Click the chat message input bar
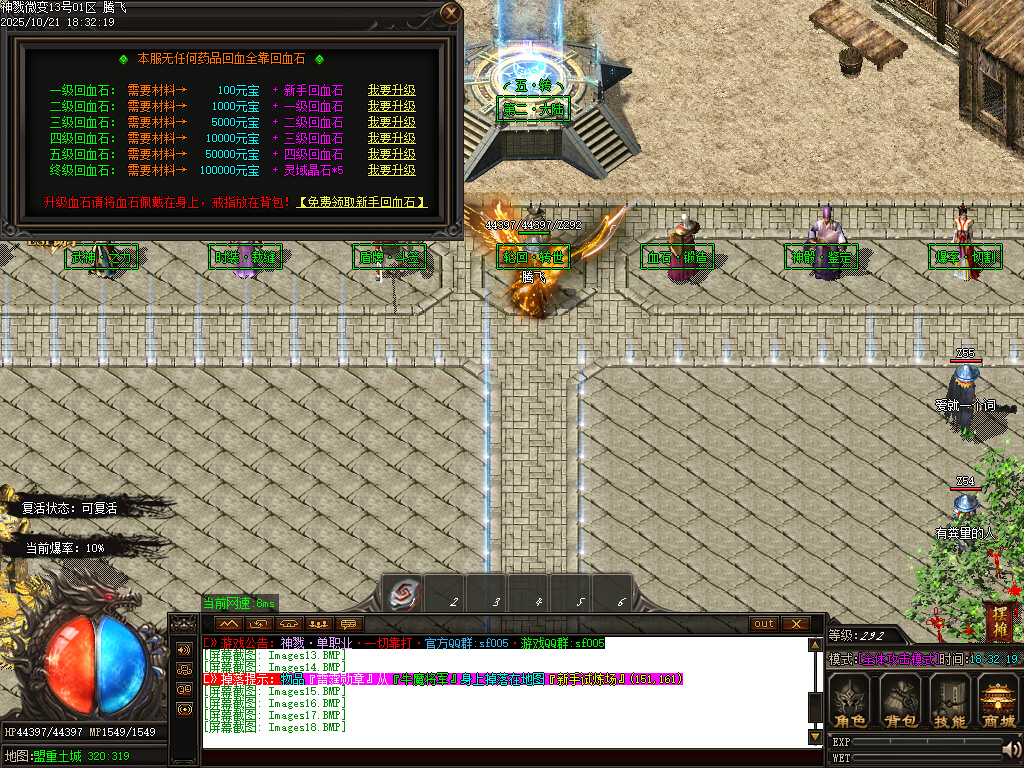 coord(500,757)
